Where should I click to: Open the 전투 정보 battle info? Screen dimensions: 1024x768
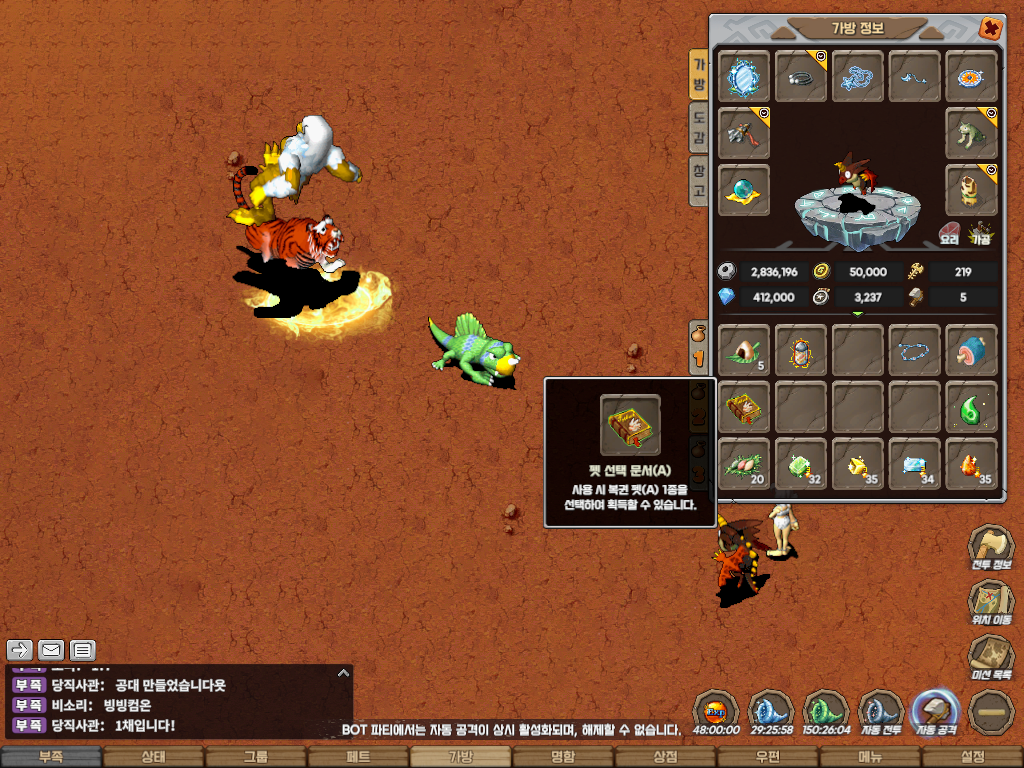click(990, 548)
